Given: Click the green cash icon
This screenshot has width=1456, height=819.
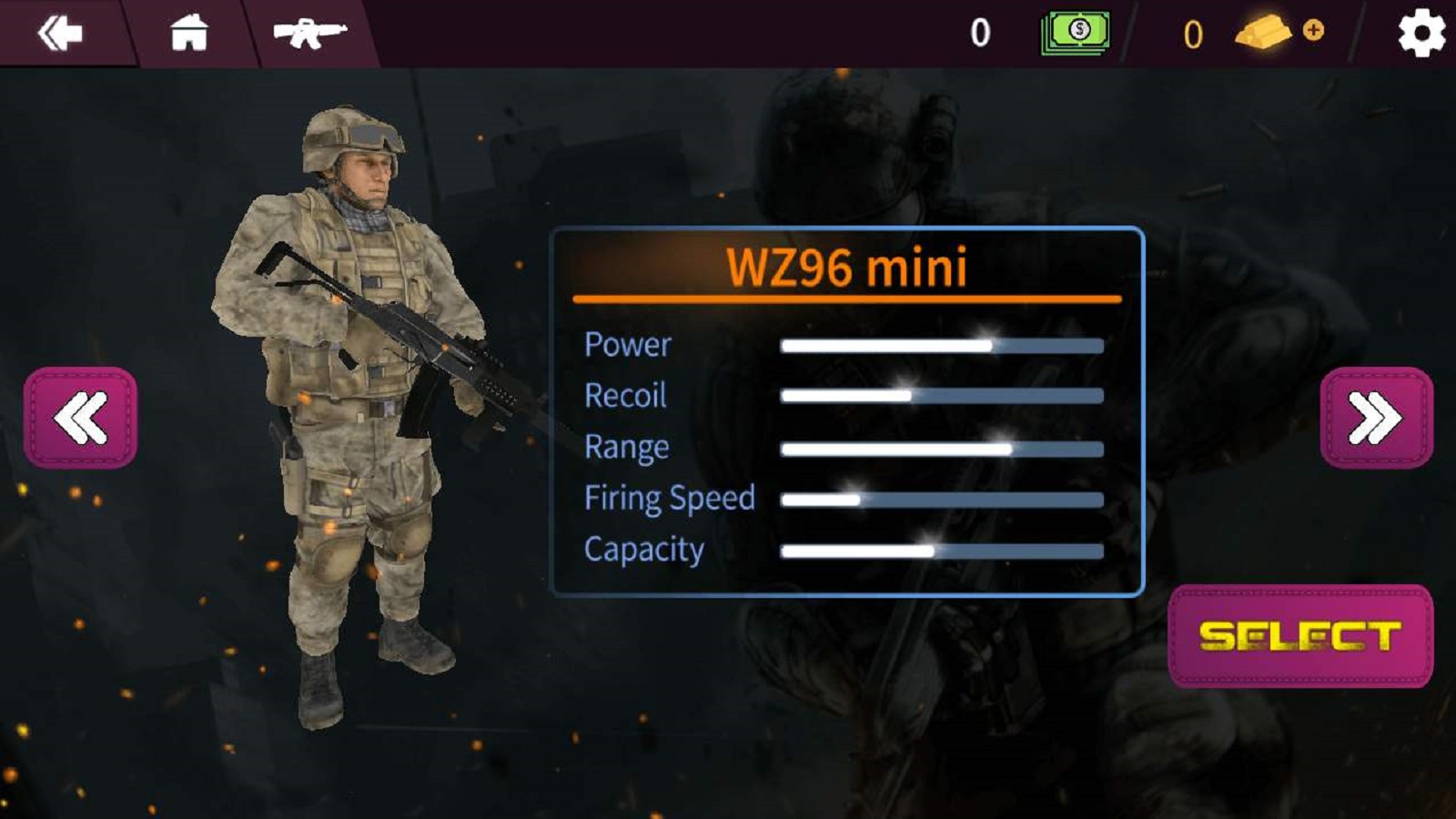Looking at the screenshot, I should pos(1076,33).
